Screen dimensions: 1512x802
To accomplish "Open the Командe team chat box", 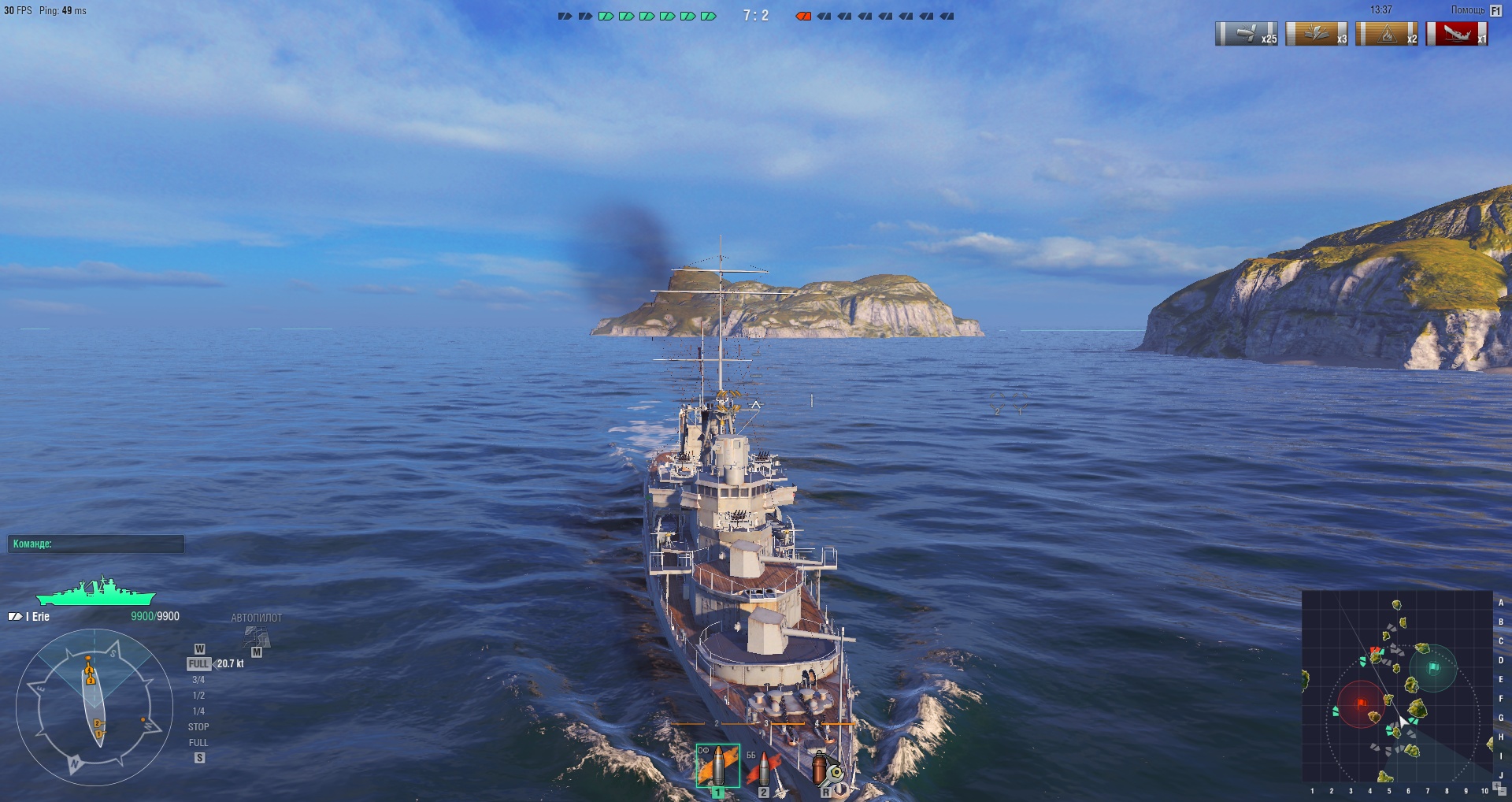I will (96, 544).
